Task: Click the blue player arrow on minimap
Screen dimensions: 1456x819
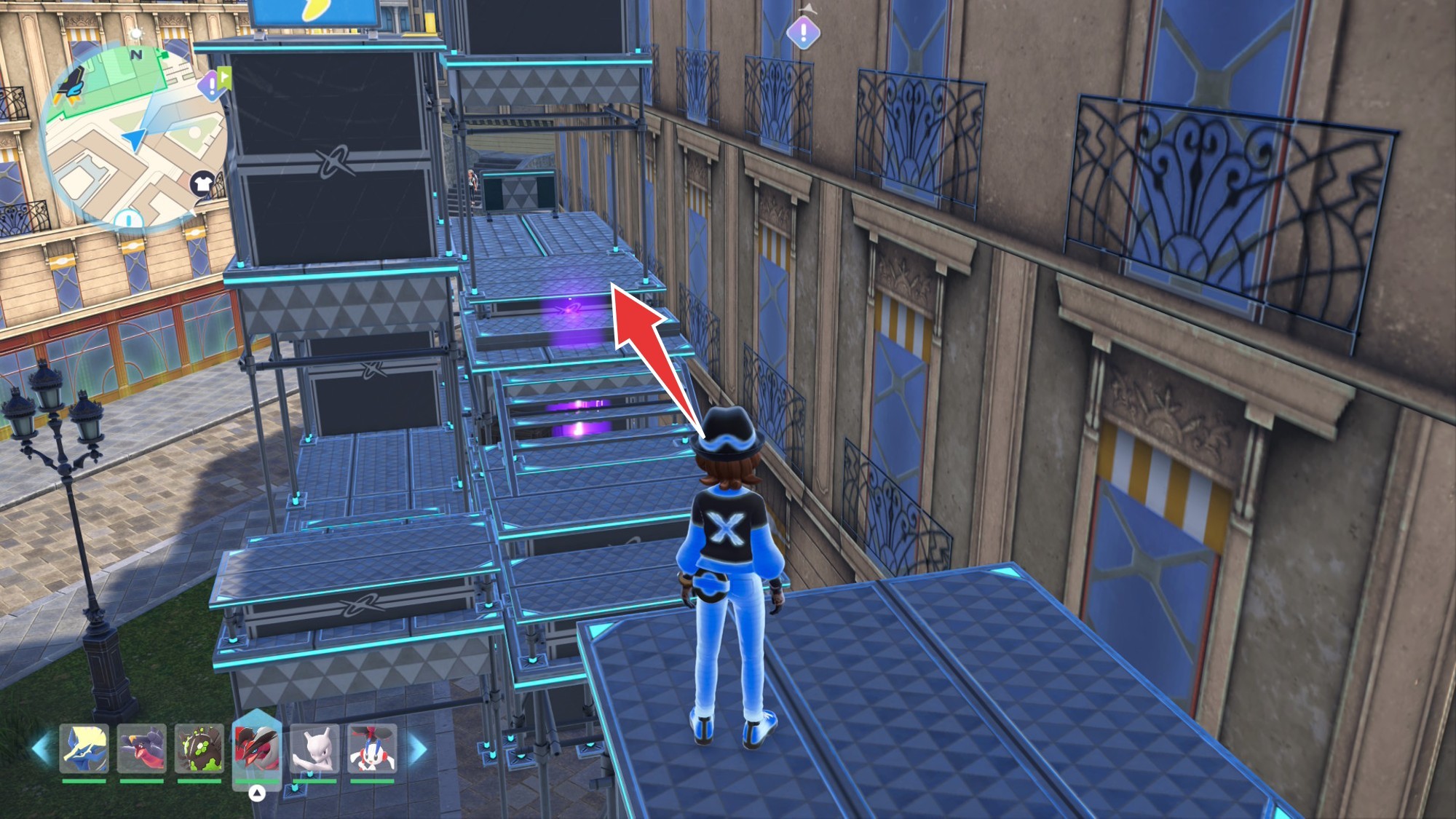Action: click(x=135, y=139)
